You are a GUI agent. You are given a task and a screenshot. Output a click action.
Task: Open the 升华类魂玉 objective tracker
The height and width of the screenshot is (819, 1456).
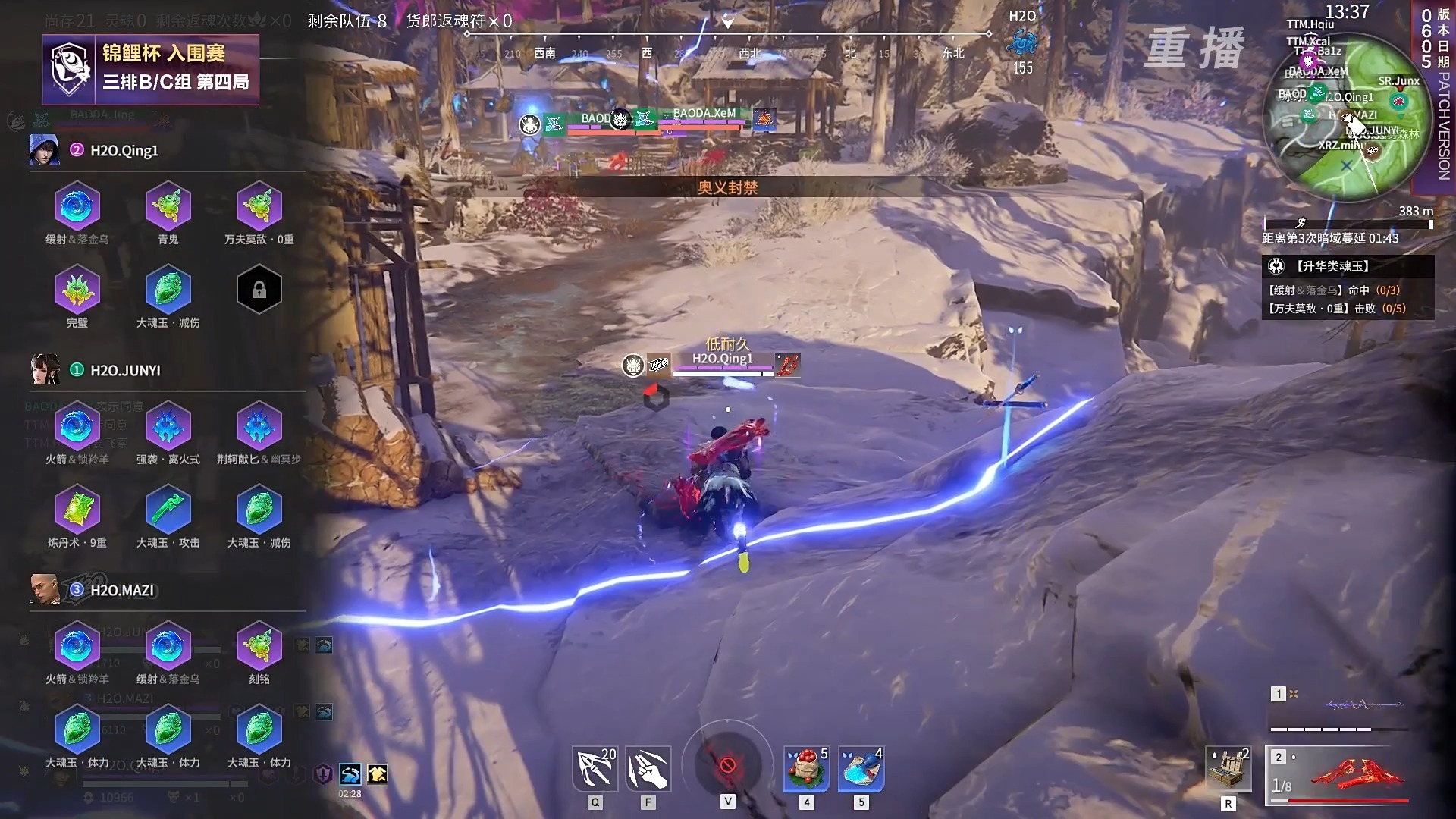pos(1348,266)
